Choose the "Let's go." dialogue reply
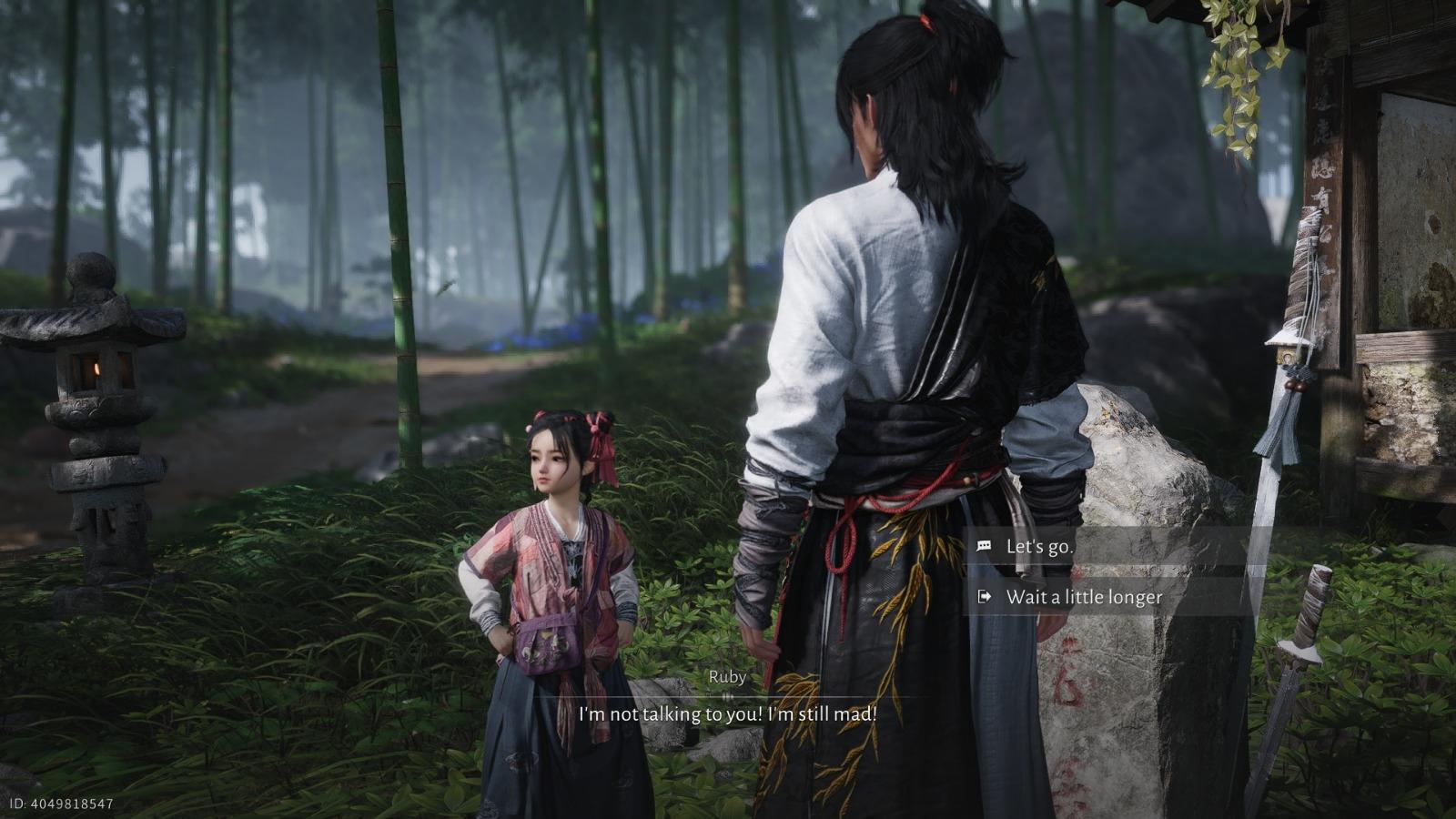The image size is (1456, 819). 1039,547
